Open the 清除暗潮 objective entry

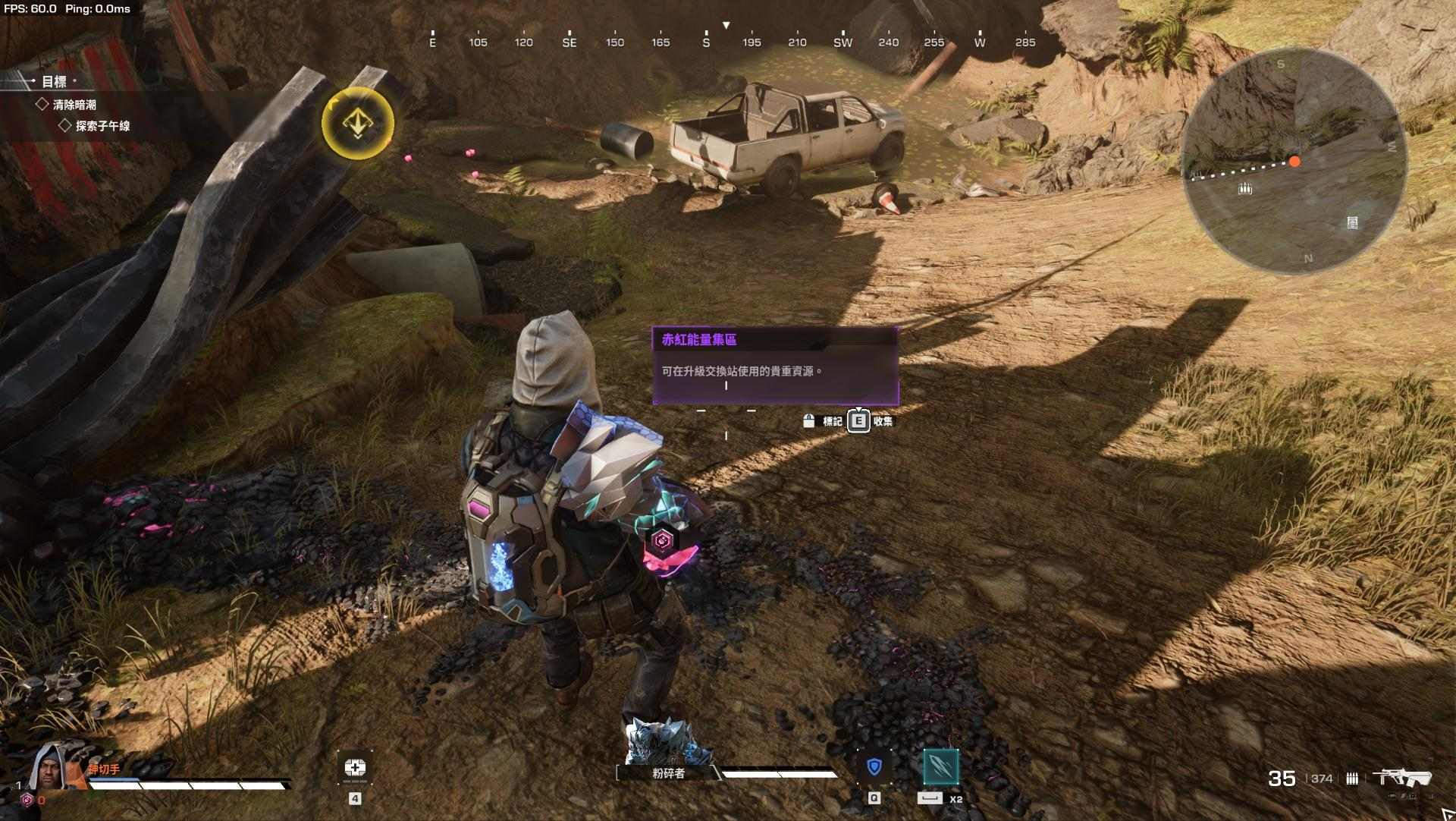click(74, 105)
